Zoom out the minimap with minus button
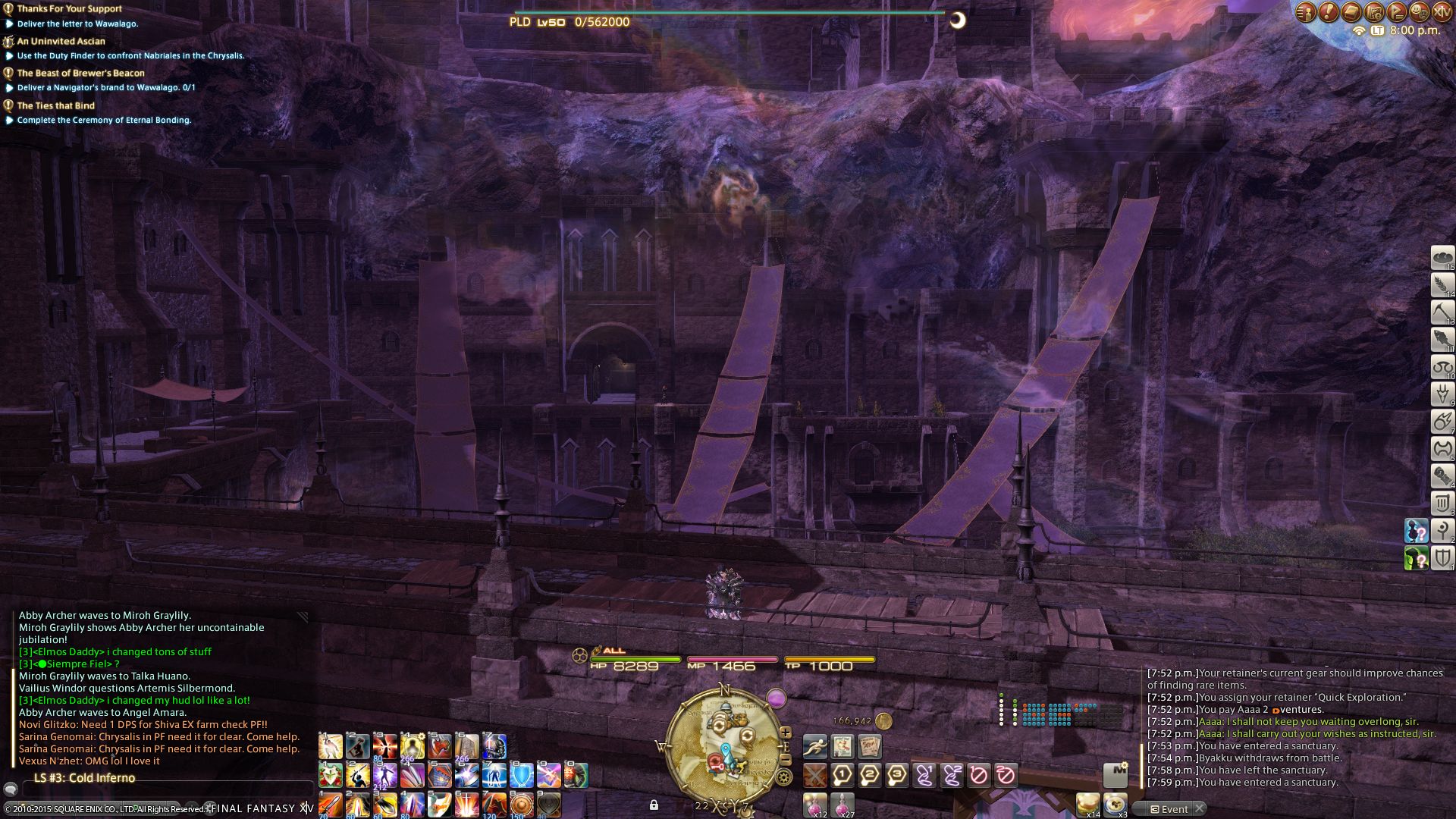The width and height of the screenshot is (1456, 819). (786, 758)
